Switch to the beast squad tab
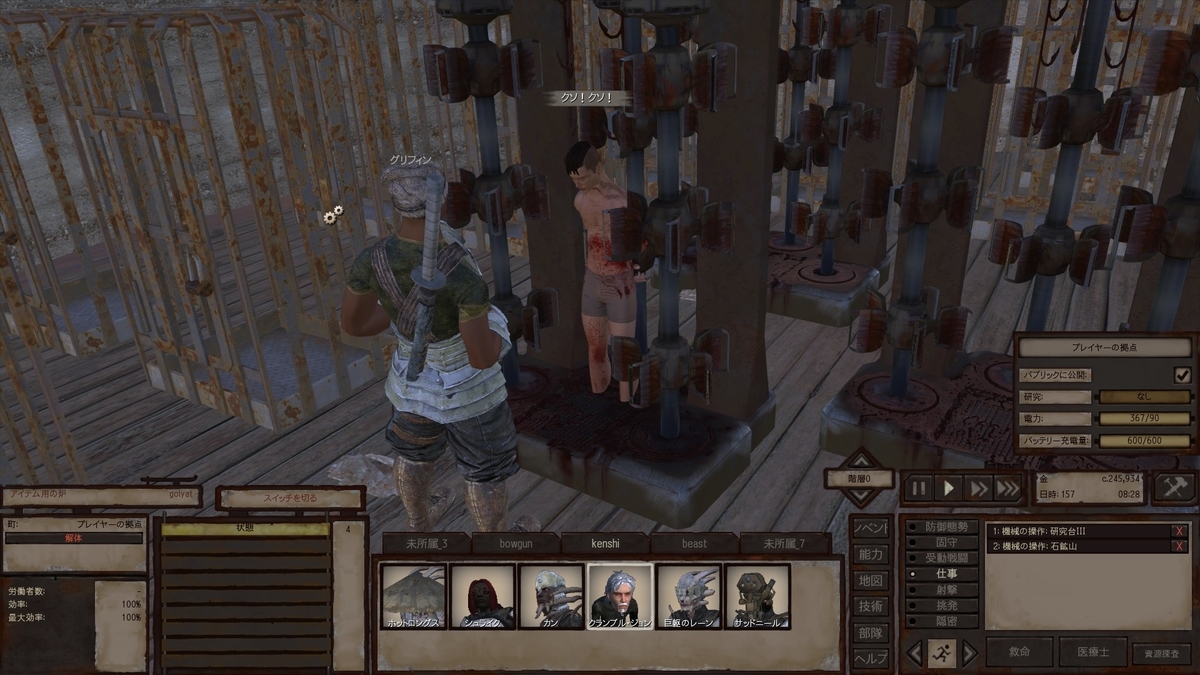This screenshot has height=675, width=1200. coord(694,543)
